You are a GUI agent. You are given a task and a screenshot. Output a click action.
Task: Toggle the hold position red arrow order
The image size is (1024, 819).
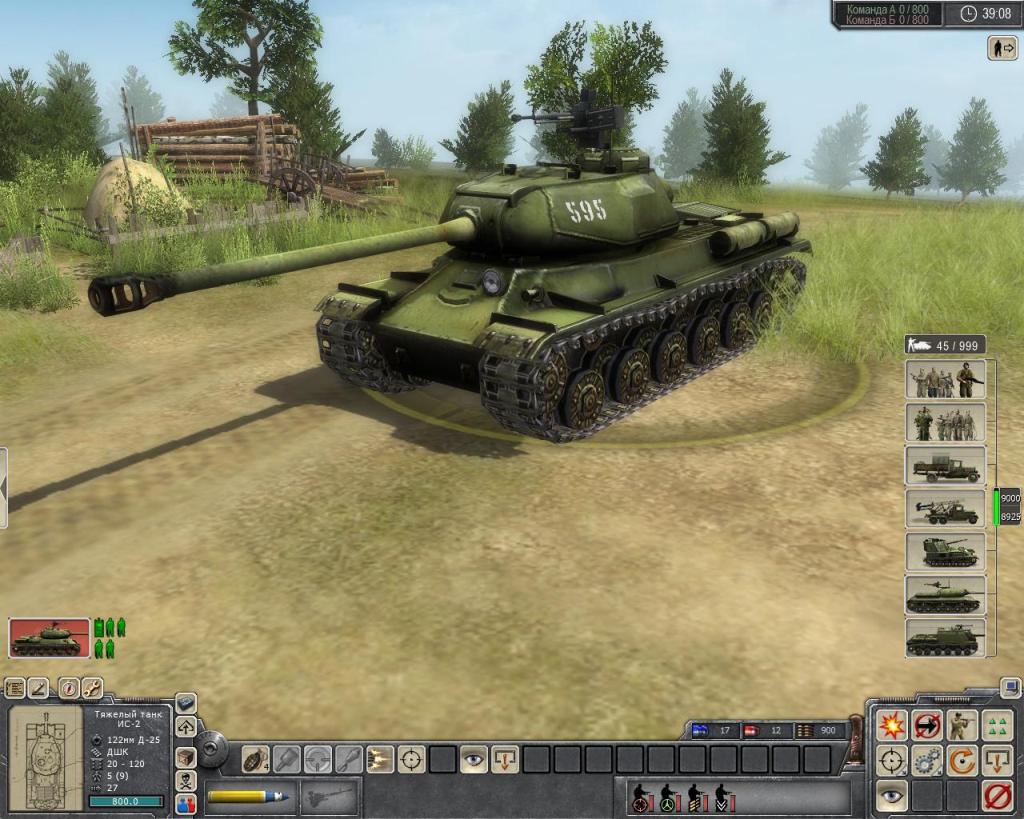point(927,725)
